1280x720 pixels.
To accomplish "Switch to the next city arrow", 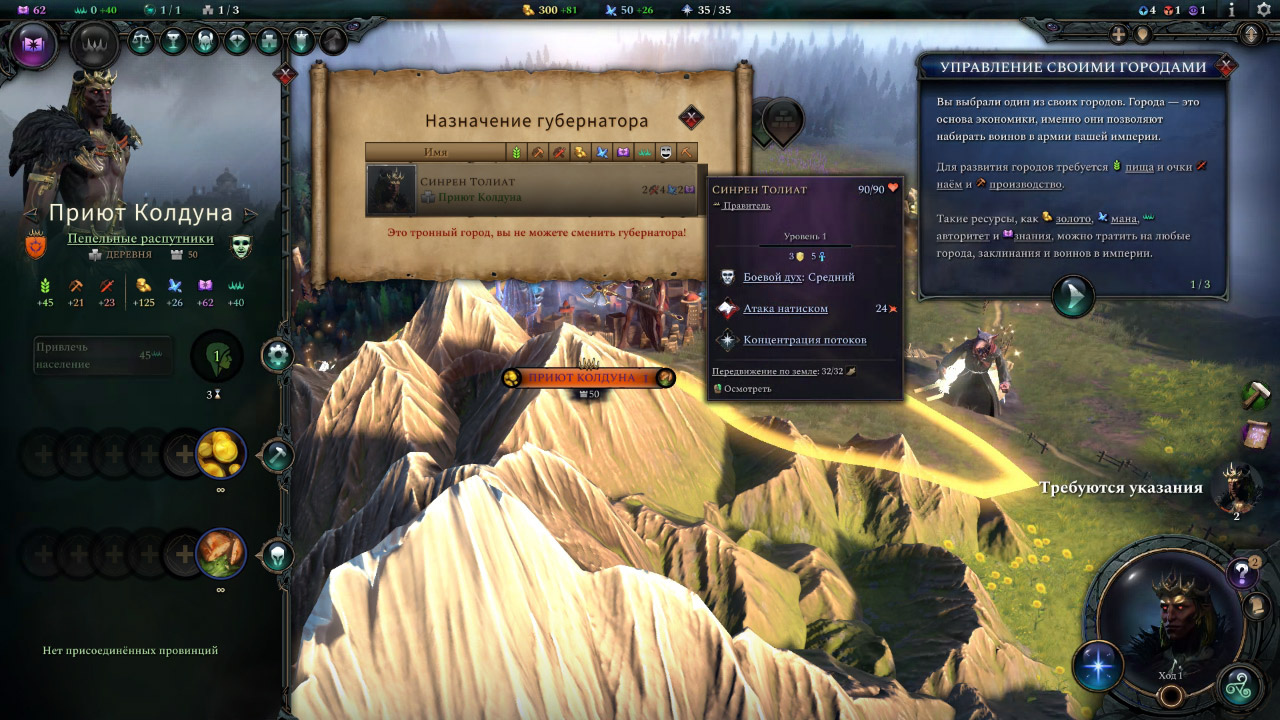I will coord(251,214).
